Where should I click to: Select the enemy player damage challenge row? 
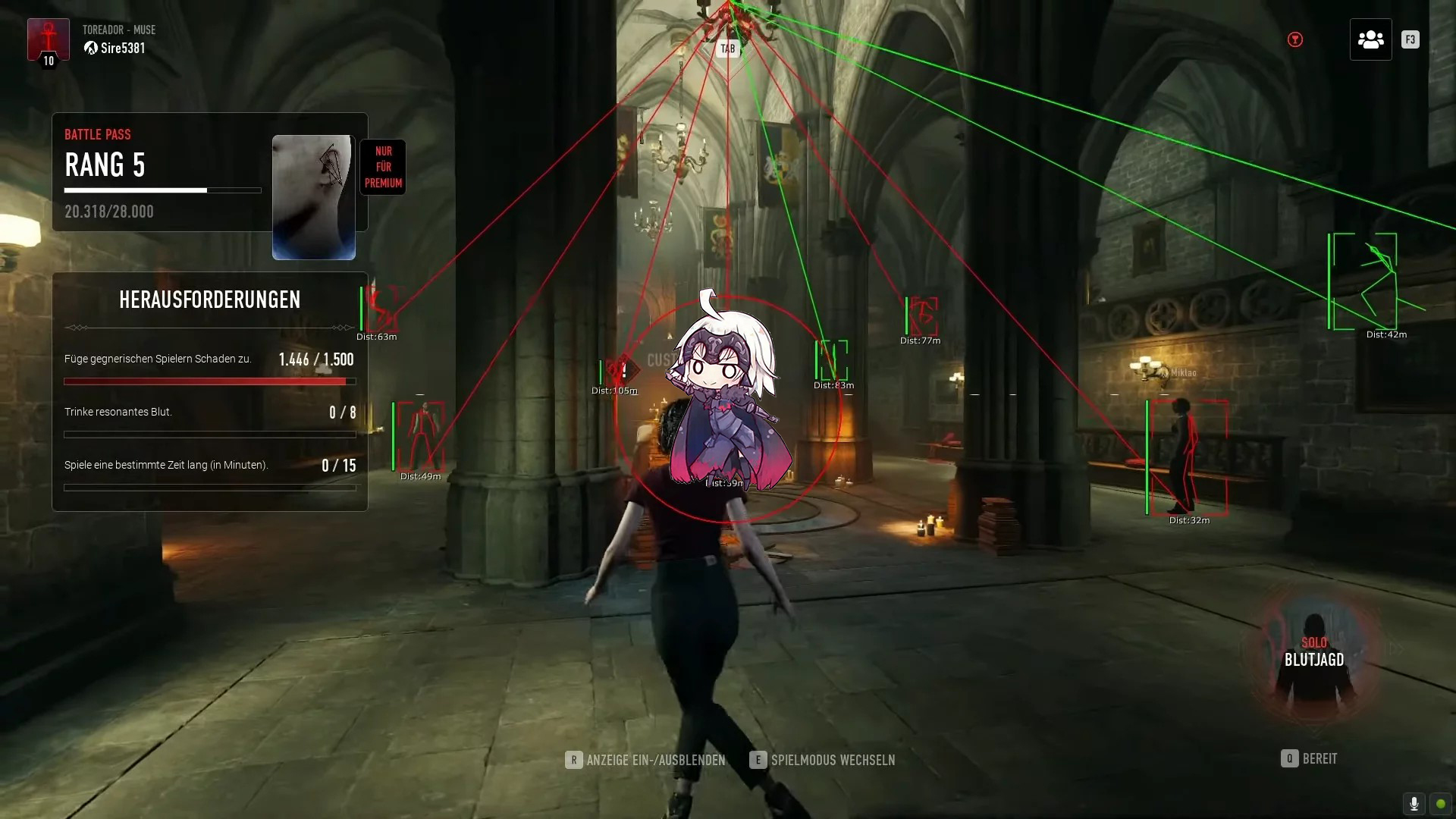[209, 369]
